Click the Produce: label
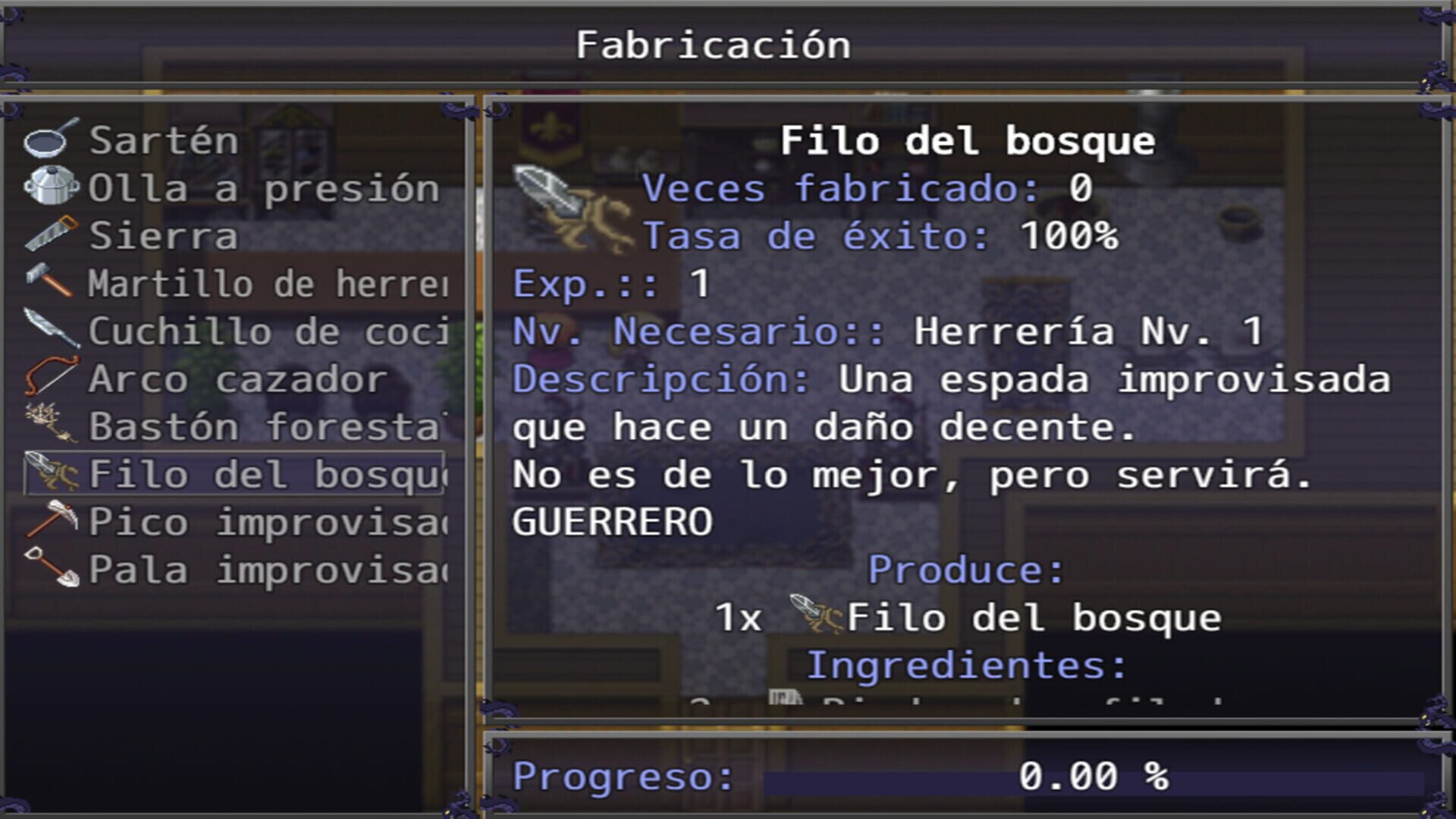Screen dimensions: 1456x819 click(x=963, y=570)
